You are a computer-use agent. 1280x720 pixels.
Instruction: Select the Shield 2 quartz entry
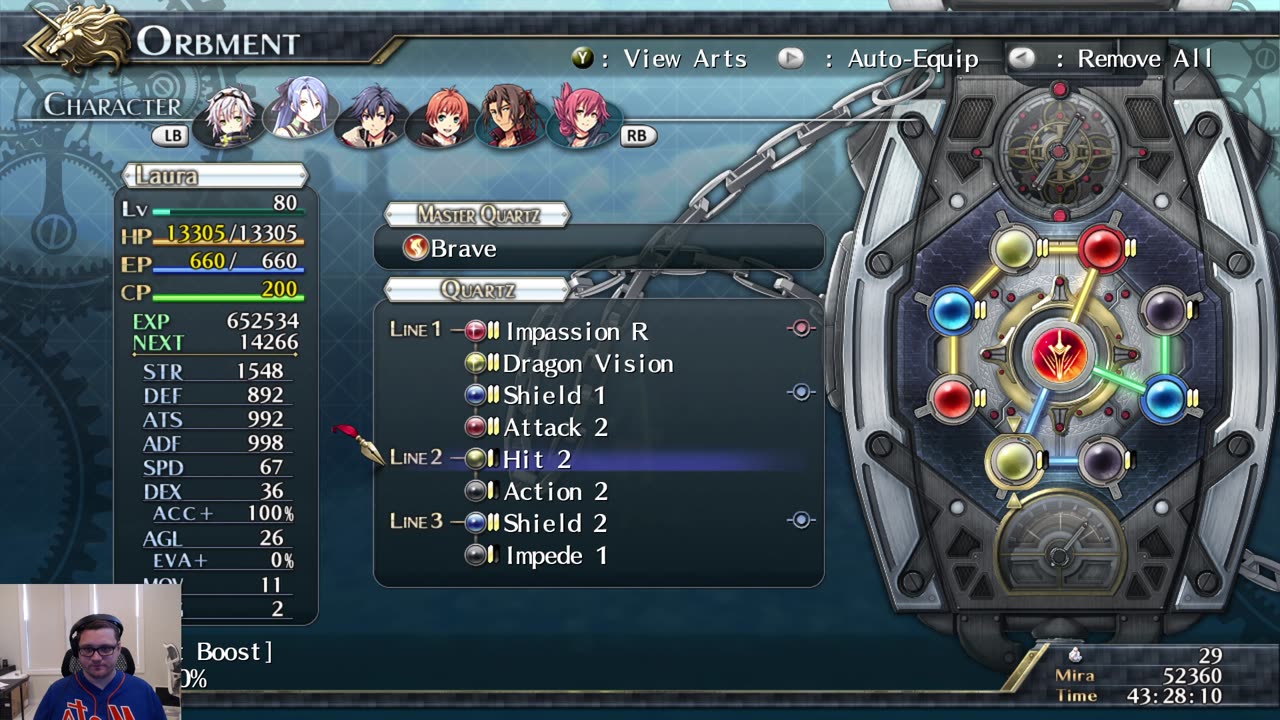[x=555, y=523]
